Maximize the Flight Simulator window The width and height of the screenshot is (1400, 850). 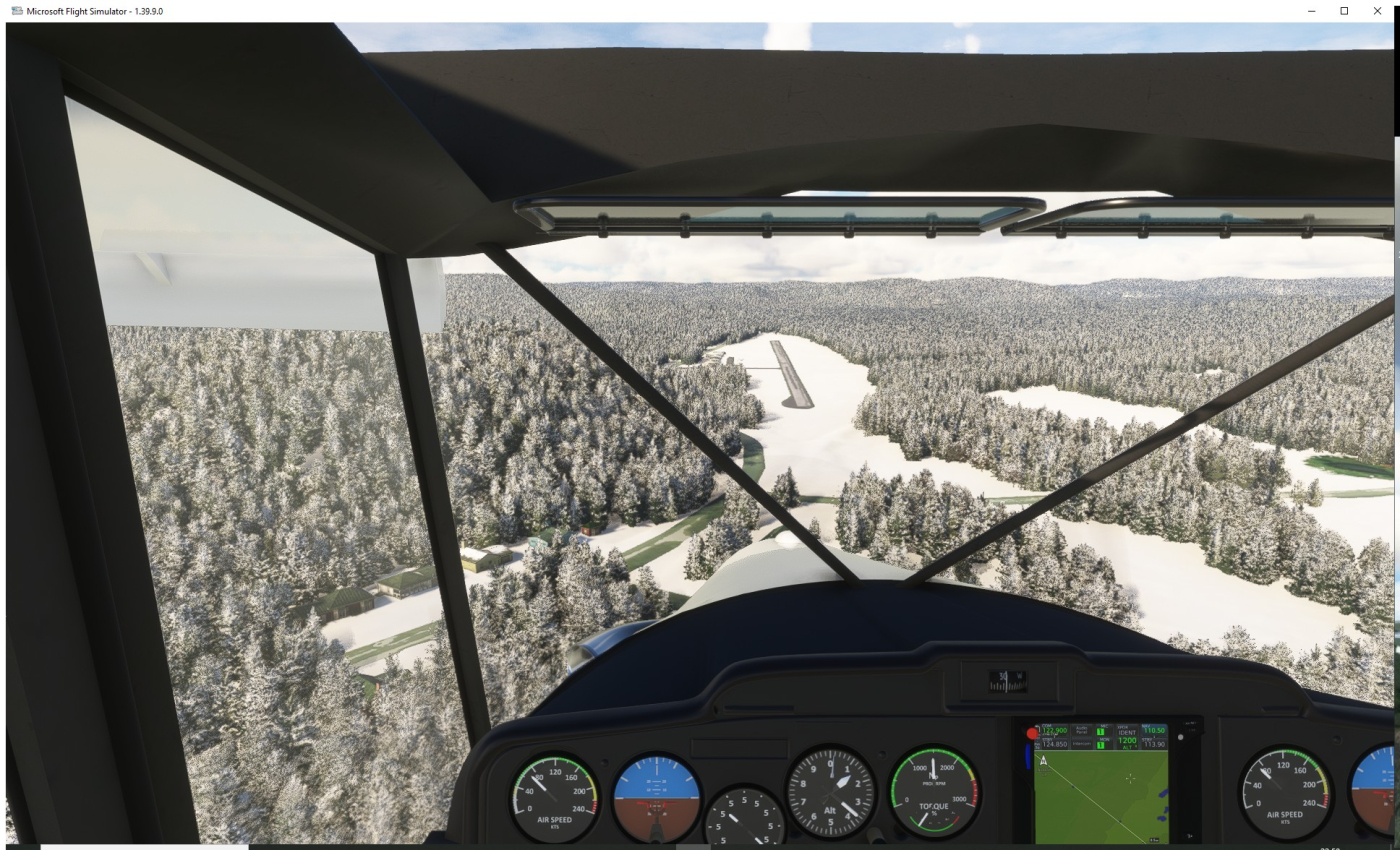coord(1344,11)
